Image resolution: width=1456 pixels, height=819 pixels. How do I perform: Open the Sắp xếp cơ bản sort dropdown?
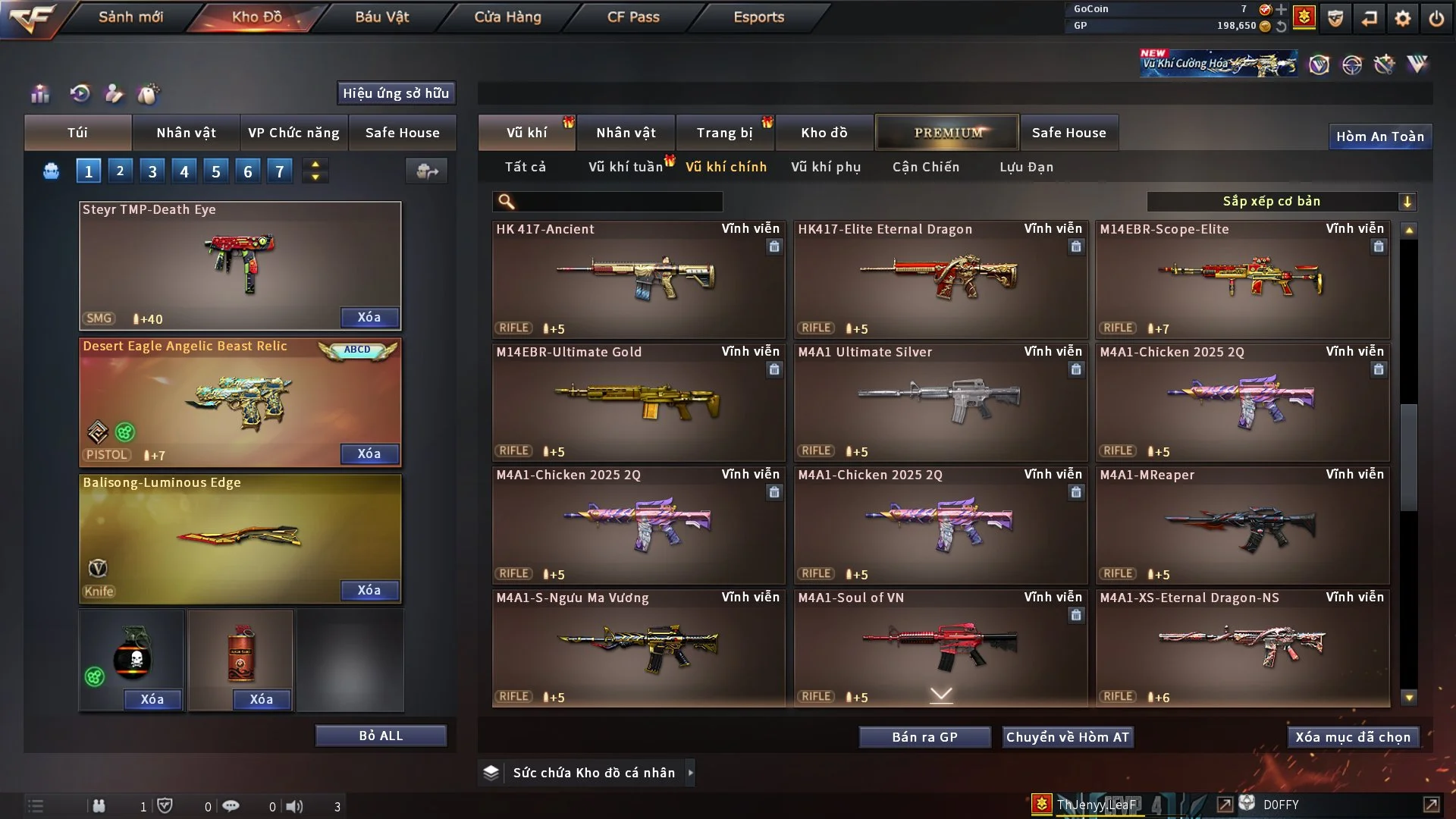1281,202
